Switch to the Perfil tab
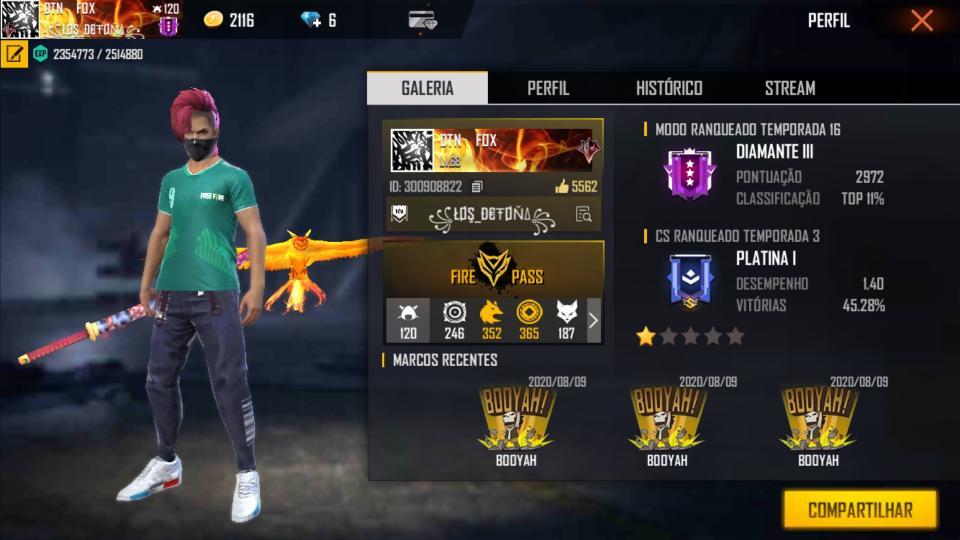Screen dimensions: 960x540 click(x=548, y=88)
